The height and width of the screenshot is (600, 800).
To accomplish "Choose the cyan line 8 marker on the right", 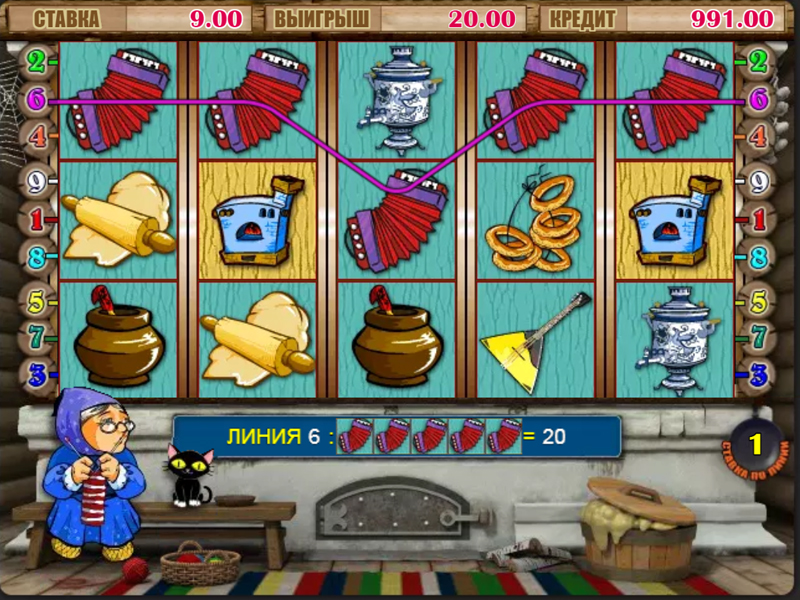I will pos(758,256).
